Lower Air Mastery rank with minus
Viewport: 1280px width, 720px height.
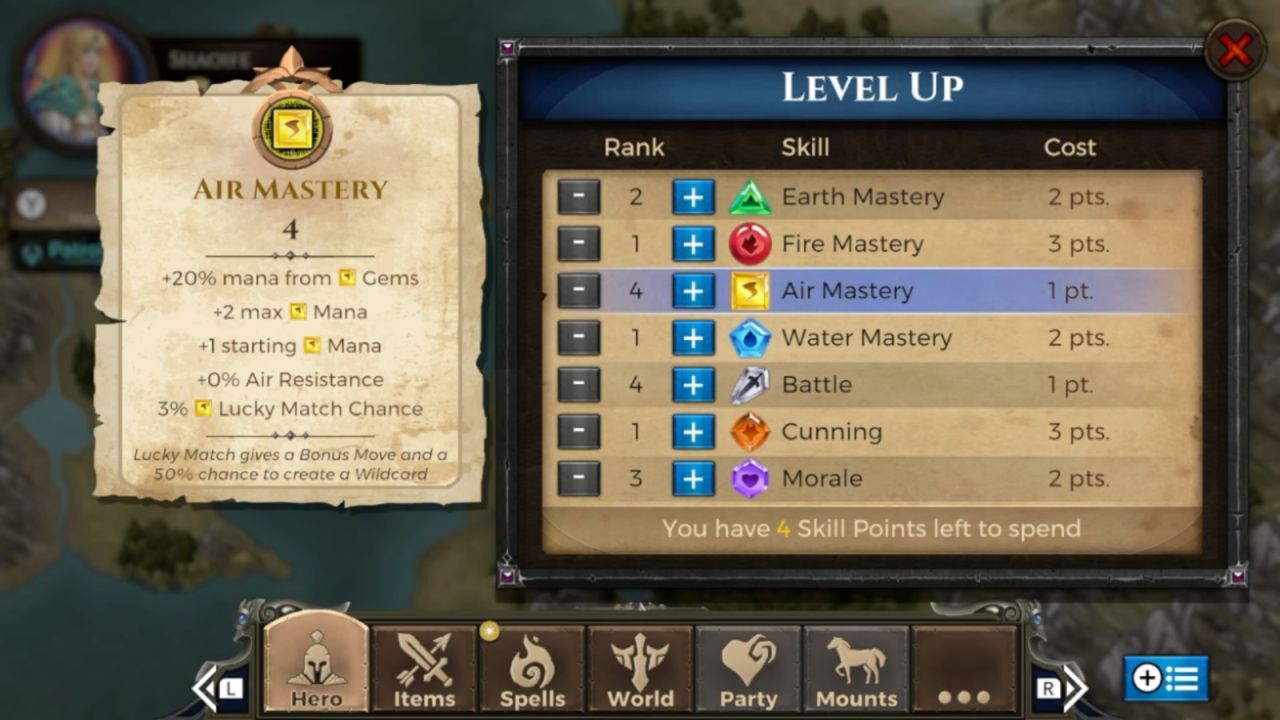[x=579, y=291]
